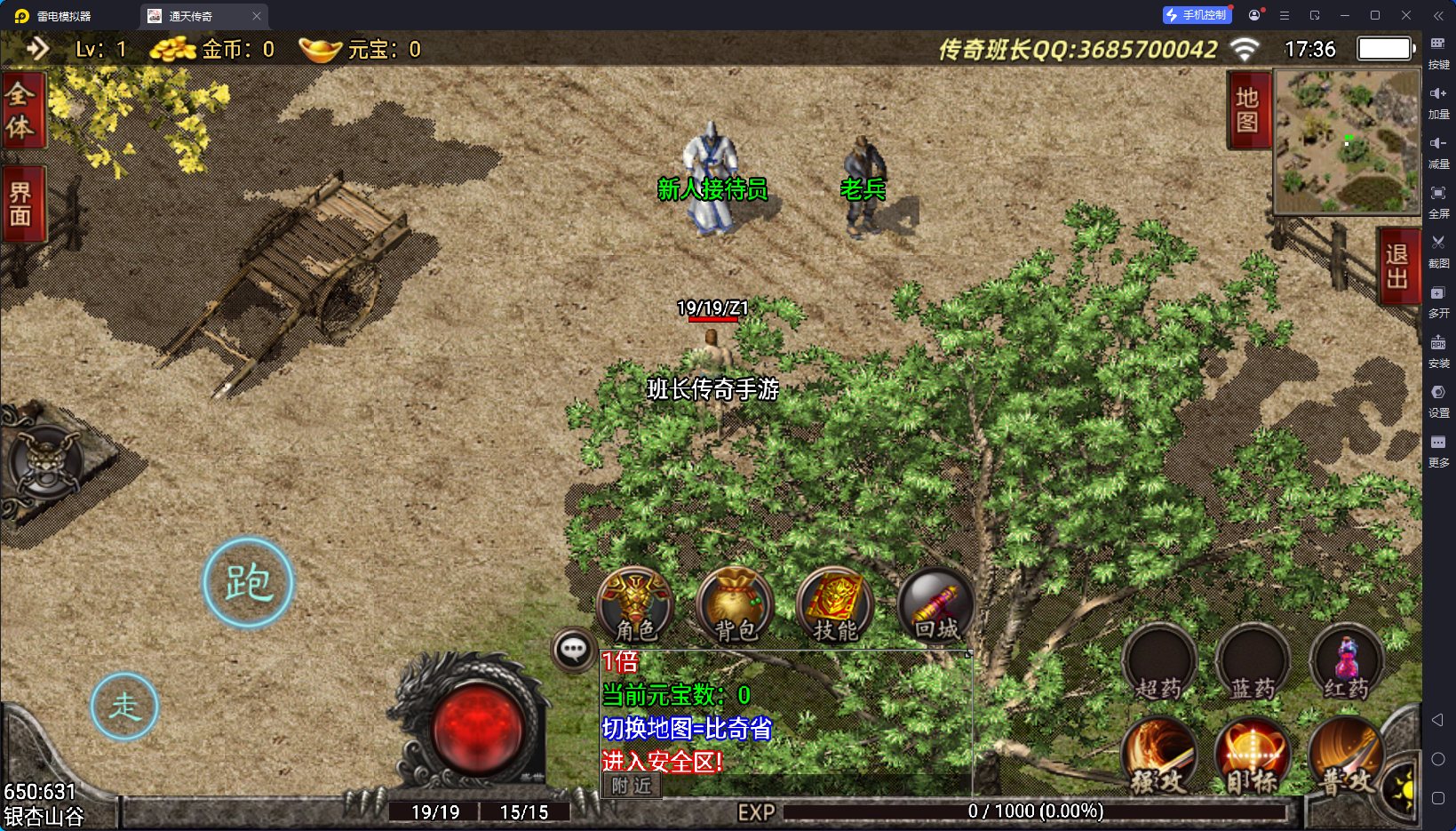The image size is (1456, 831).
Task: Tap the 走 walk button
Action: tap(124, 707)
